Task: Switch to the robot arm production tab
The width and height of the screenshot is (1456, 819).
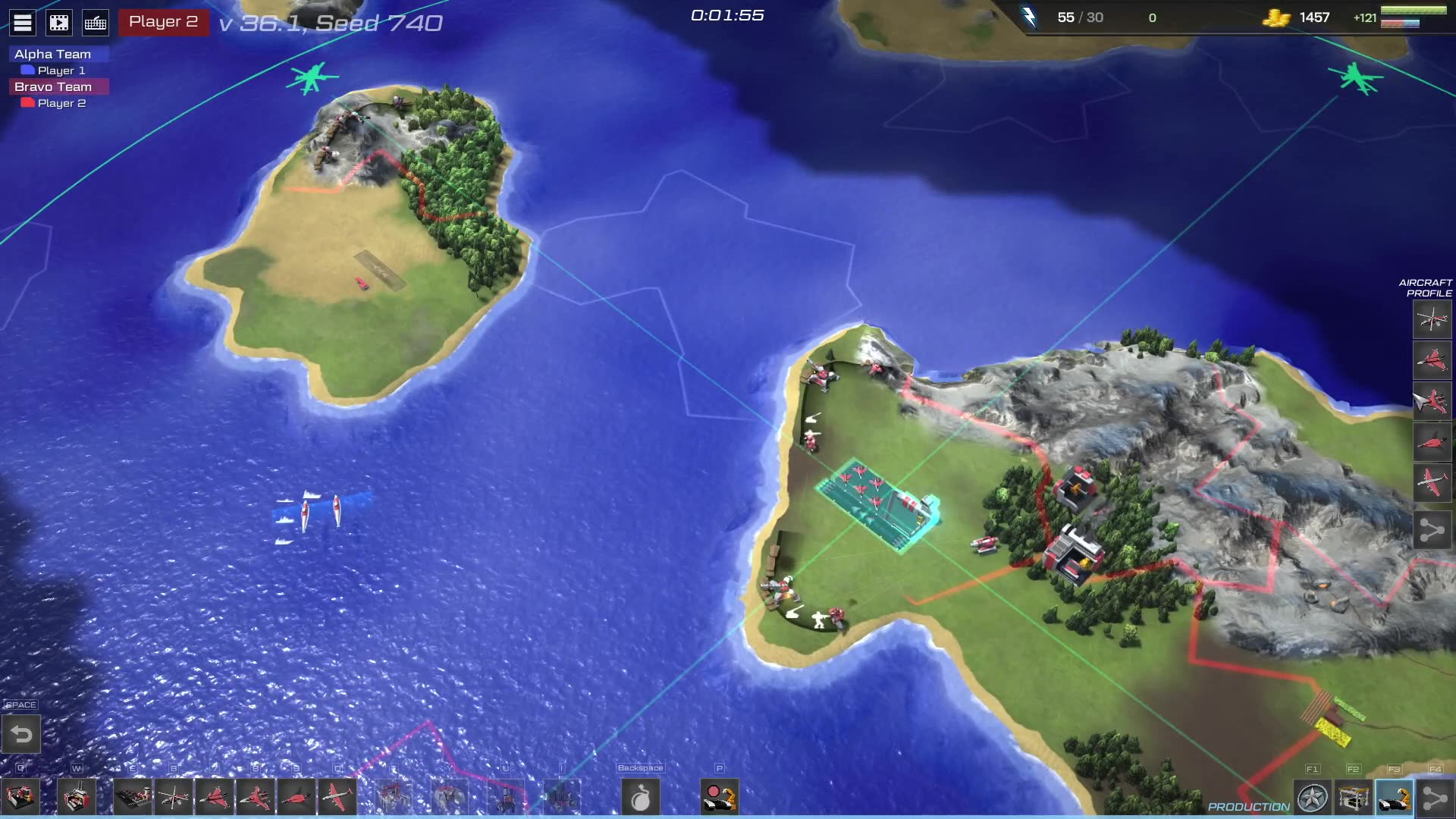Action: point(1395,799)
